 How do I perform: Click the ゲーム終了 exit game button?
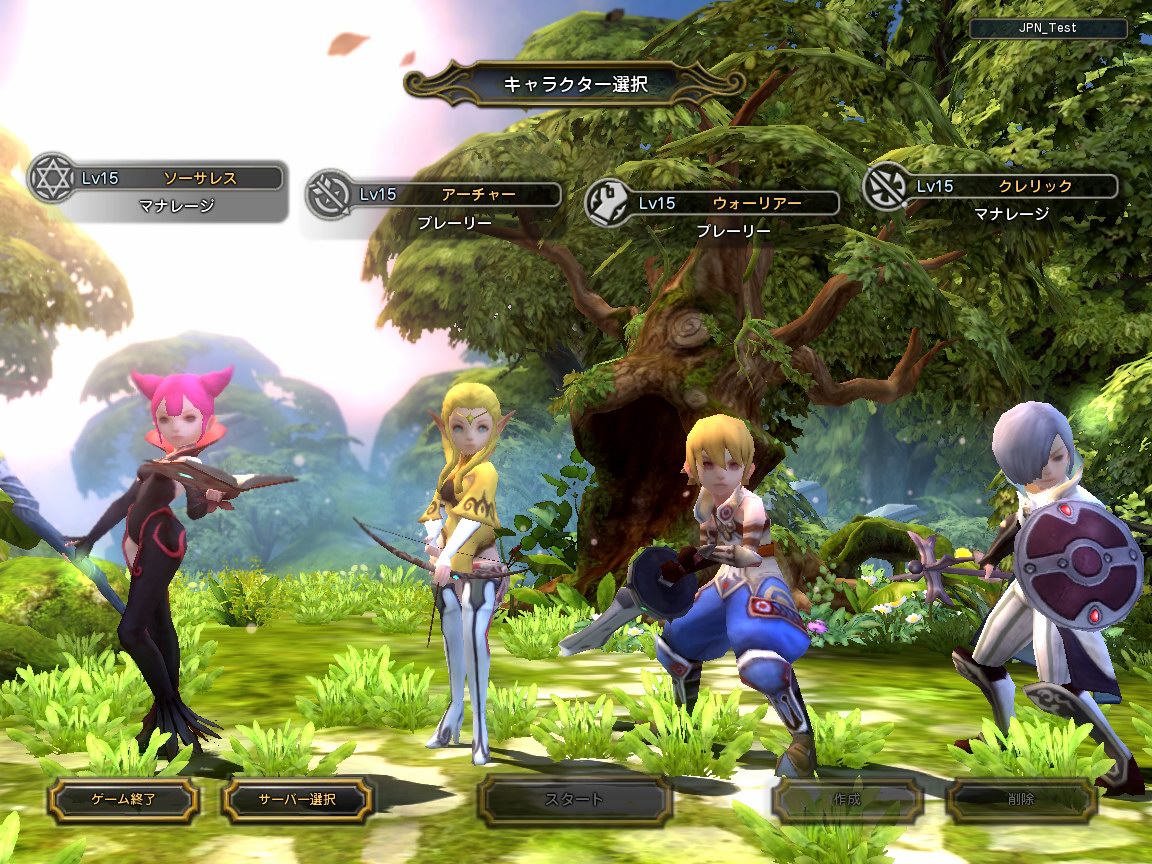124,799
